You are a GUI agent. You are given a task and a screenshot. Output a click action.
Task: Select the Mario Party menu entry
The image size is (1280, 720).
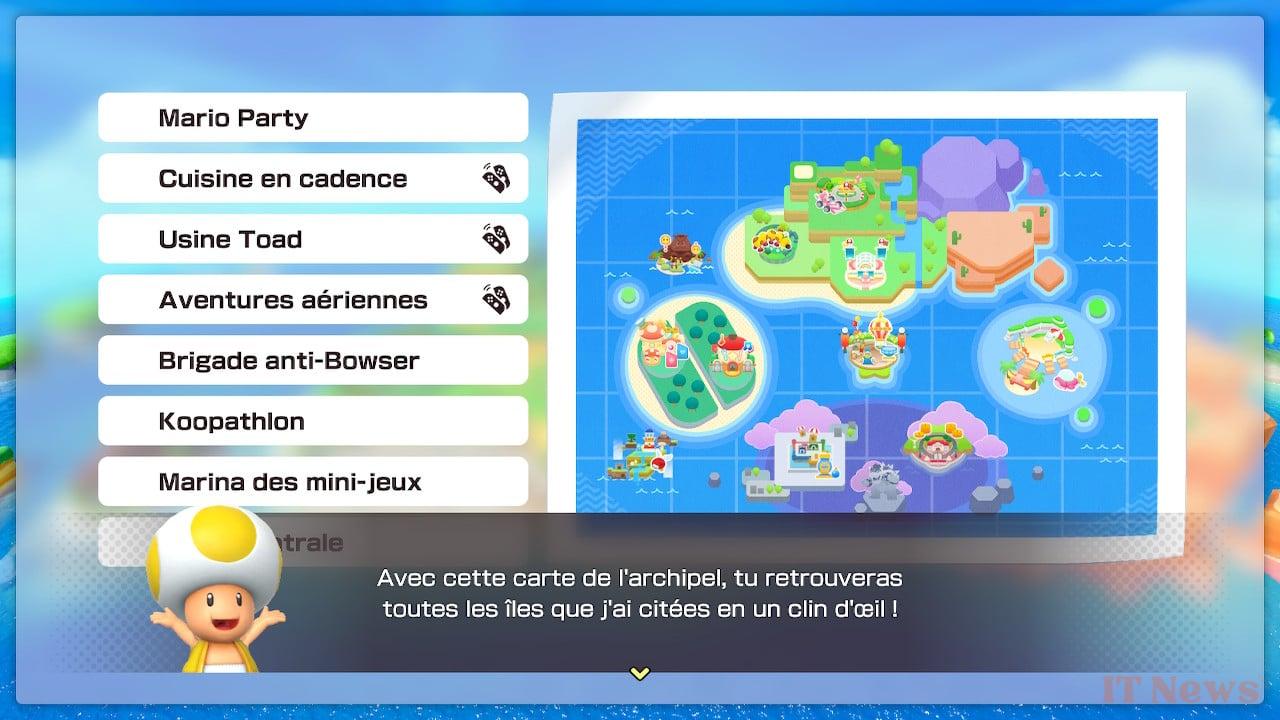(x=312, y=117)
